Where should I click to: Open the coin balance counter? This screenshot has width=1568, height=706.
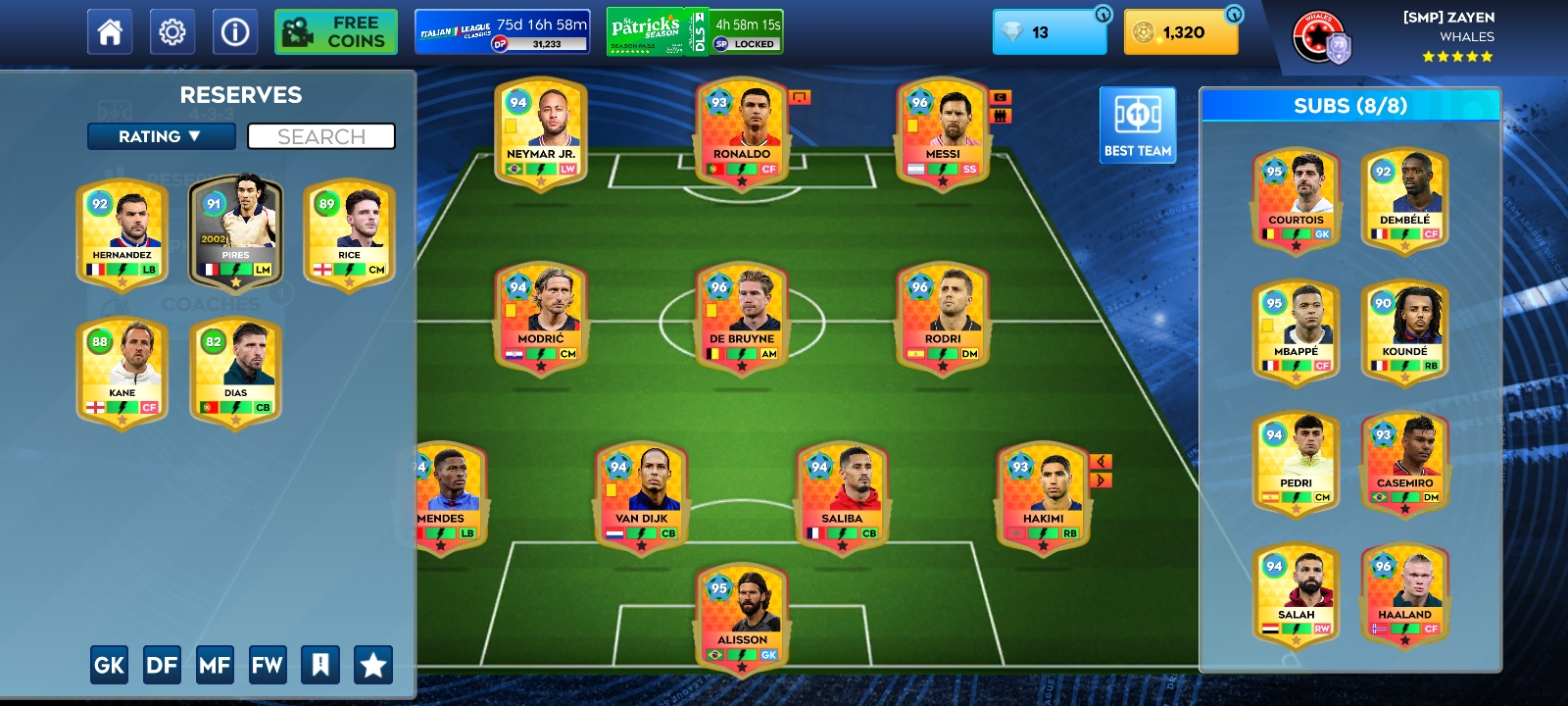(x=1180, y=32)
